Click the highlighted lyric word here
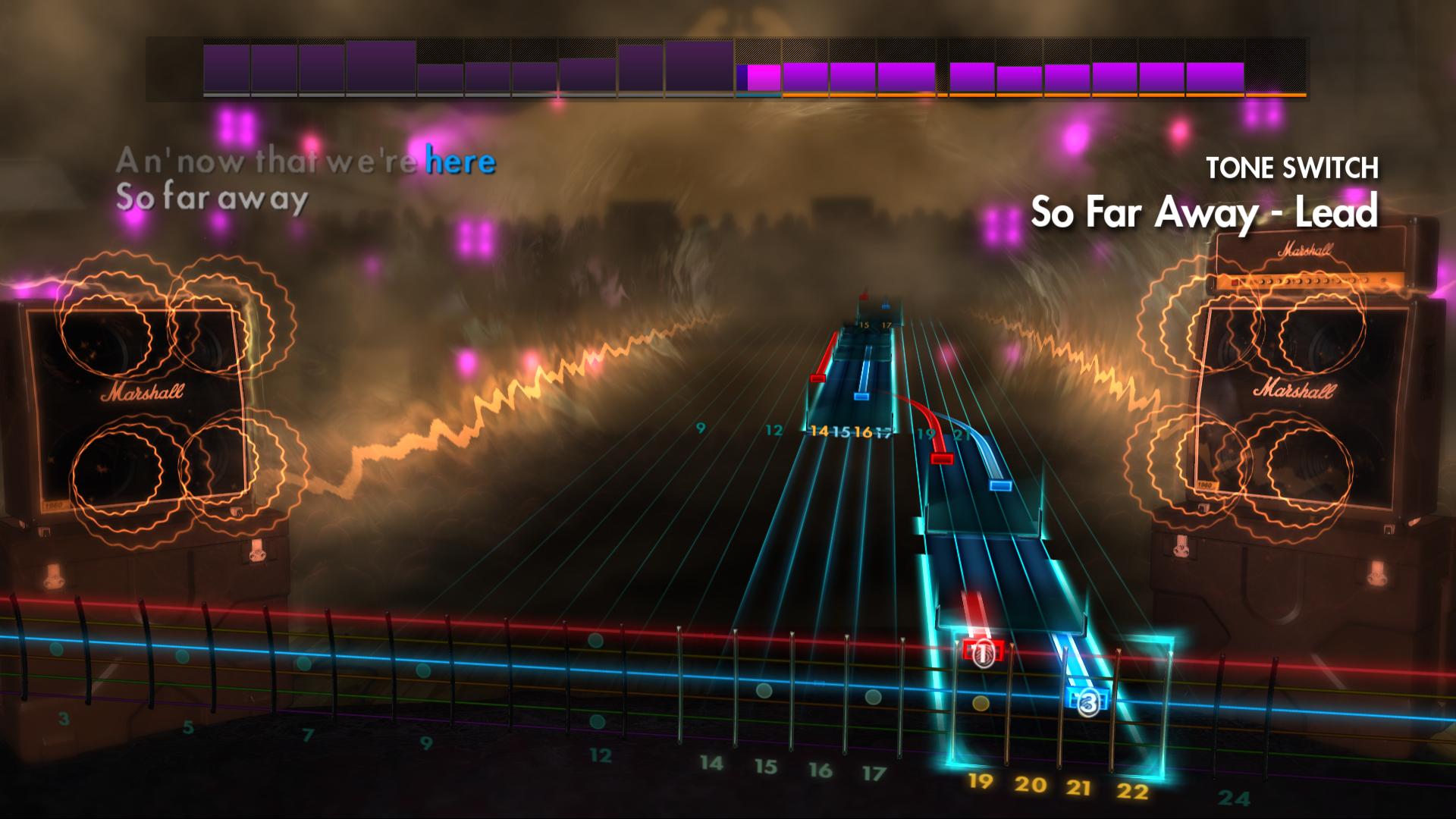 [460, 161]
